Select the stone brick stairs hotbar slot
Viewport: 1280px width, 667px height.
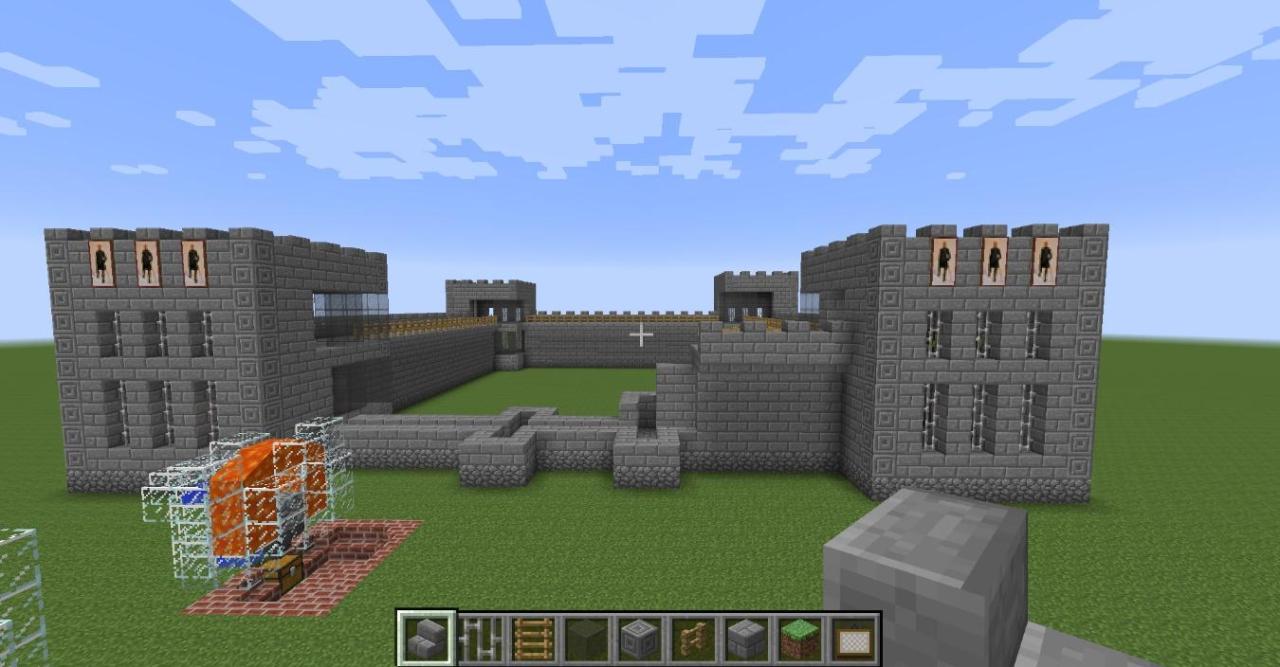click(426, 638)
